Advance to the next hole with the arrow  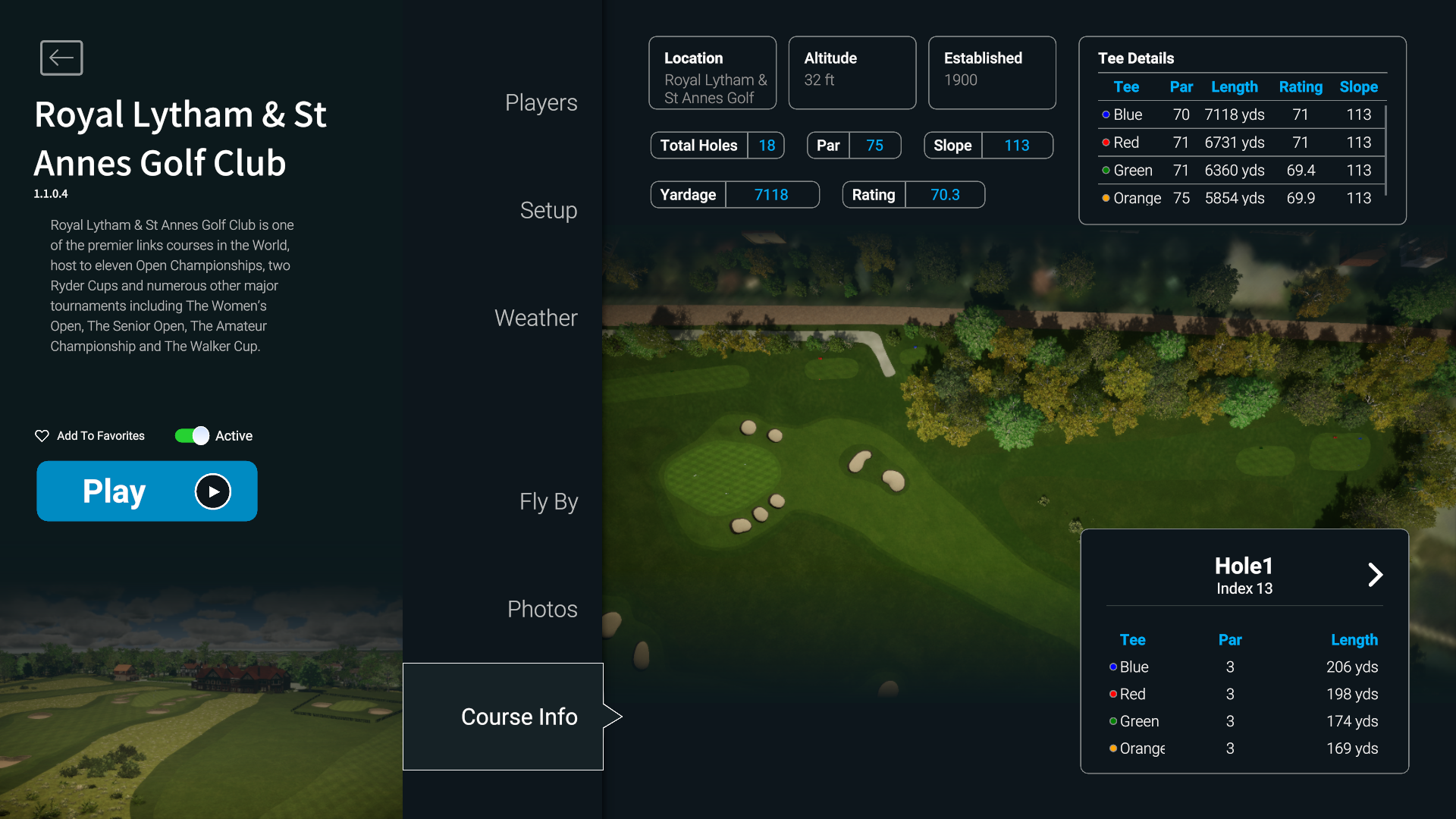coord(1375,575)
